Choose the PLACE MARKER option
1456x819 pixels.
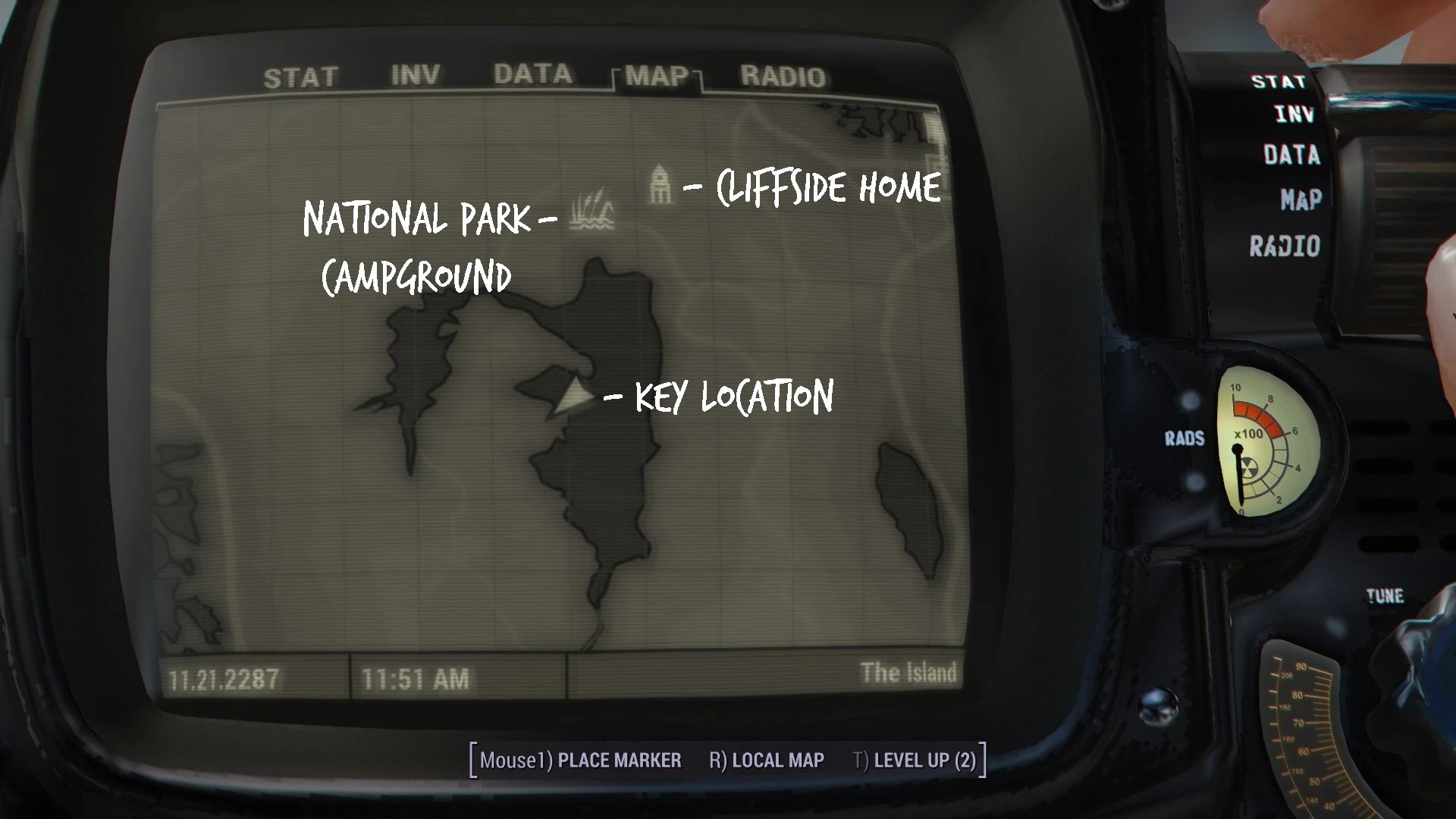[581, 761]
